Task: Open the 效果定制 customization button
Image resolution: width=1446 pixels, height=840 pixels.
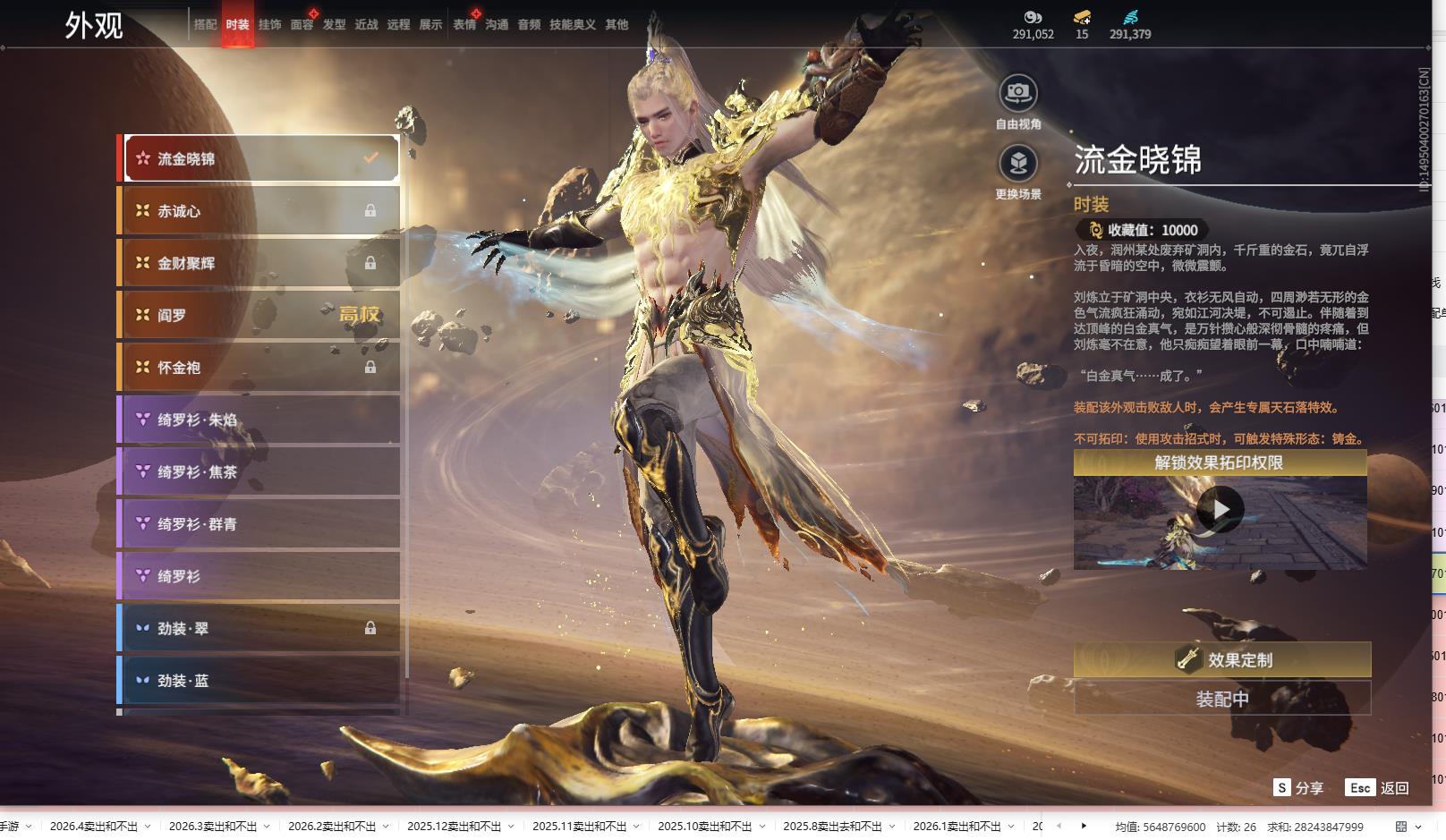Action: [x=1221, y=660]
